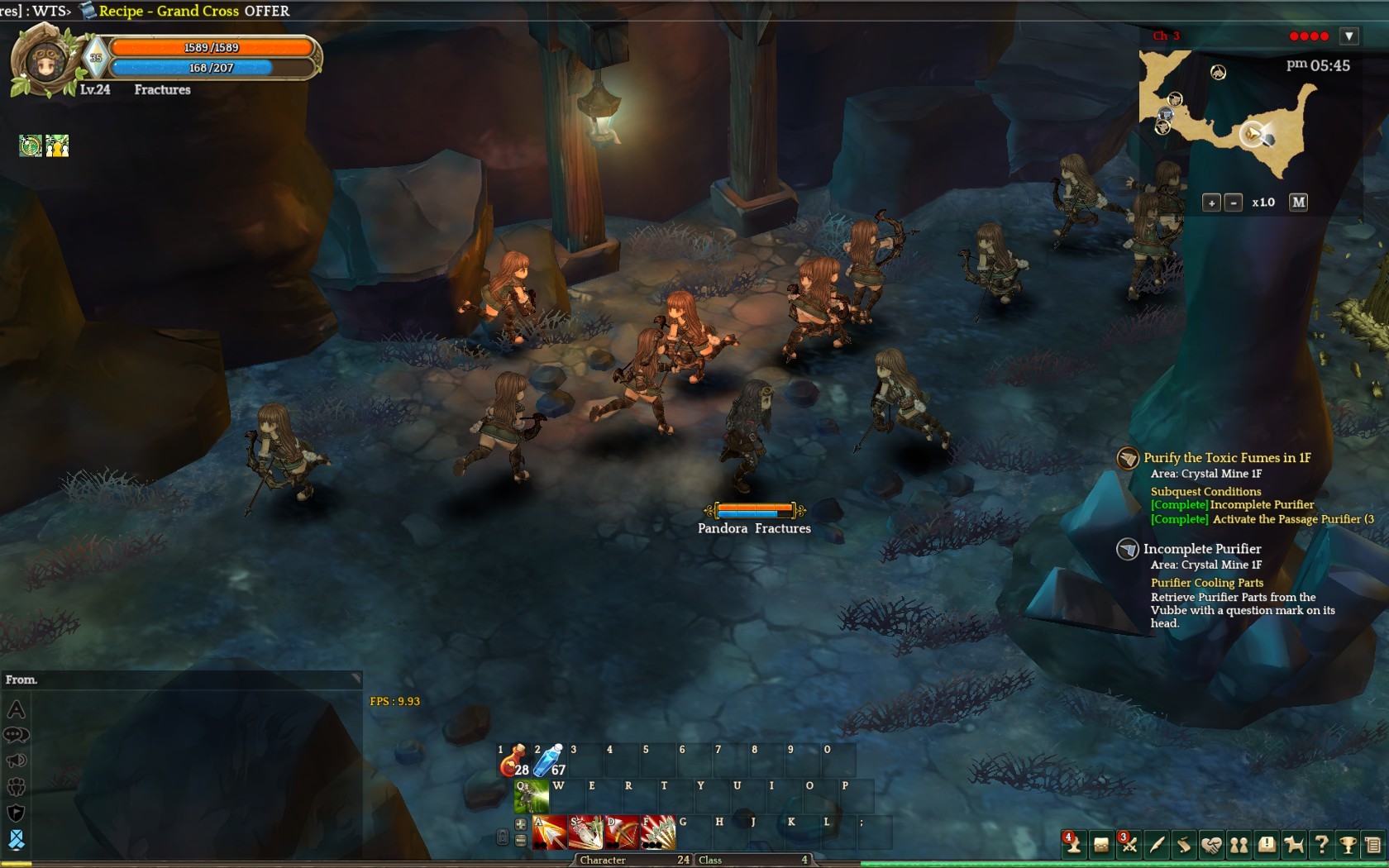1389x868 pixels.
Task: Open the channel dropdown arrow on minimap
Action: pyautogui.click(x=1349, y=36)
